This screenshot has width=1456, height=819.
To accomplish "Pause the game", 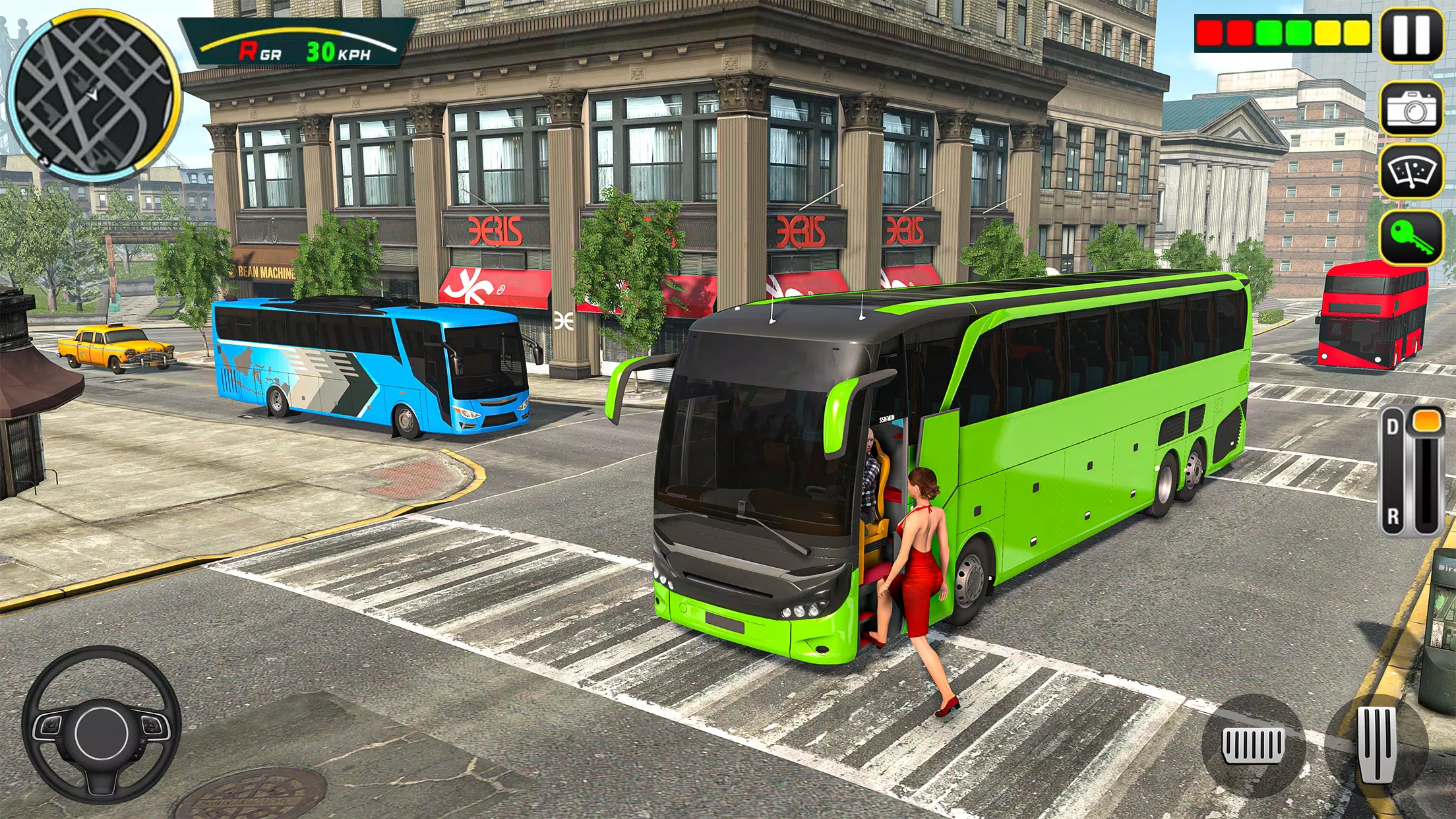I will 1411,36.
